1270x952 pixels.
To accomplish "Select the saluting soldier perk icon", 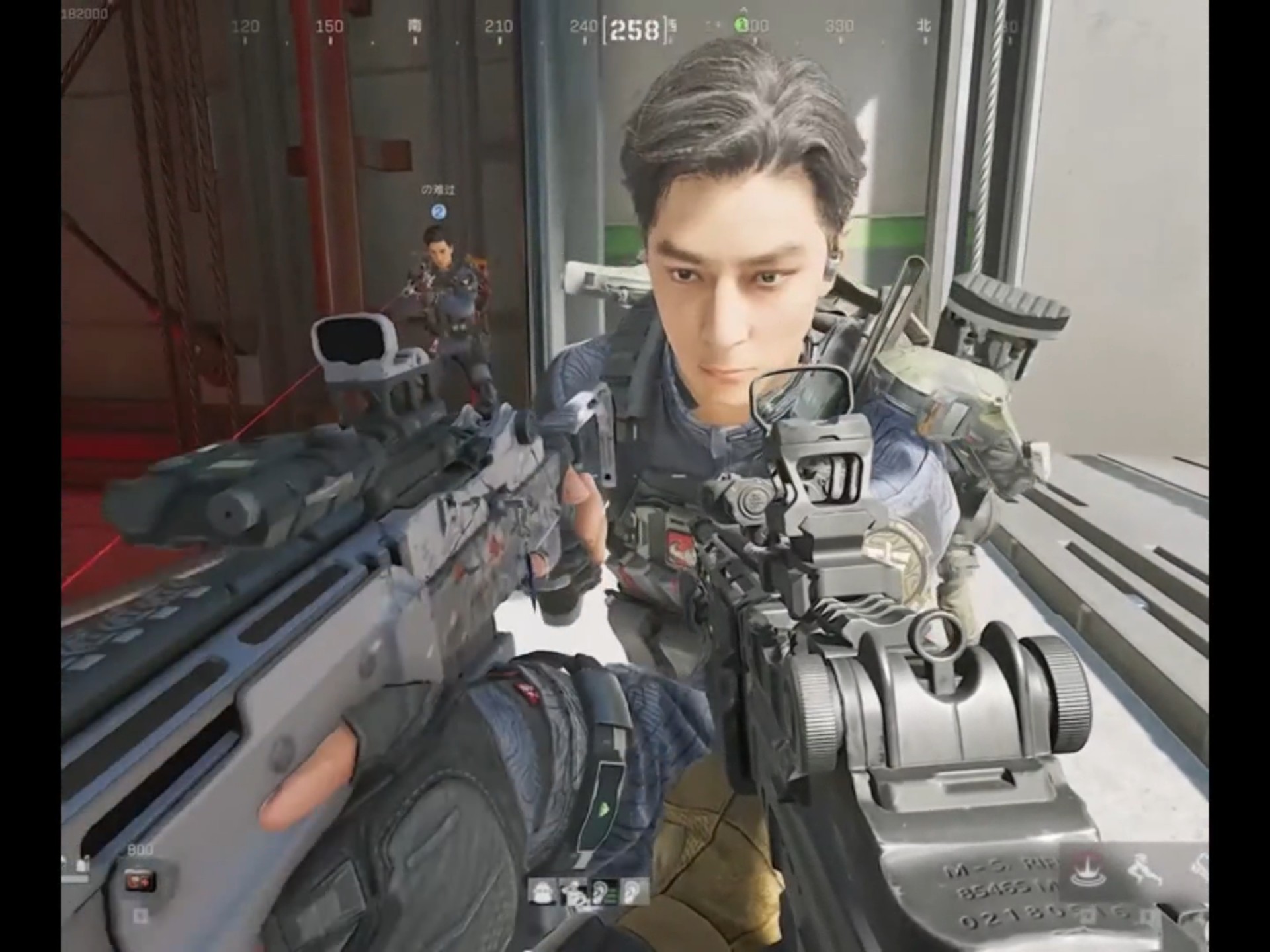I will pyautogui.click(x=572, y=892).
